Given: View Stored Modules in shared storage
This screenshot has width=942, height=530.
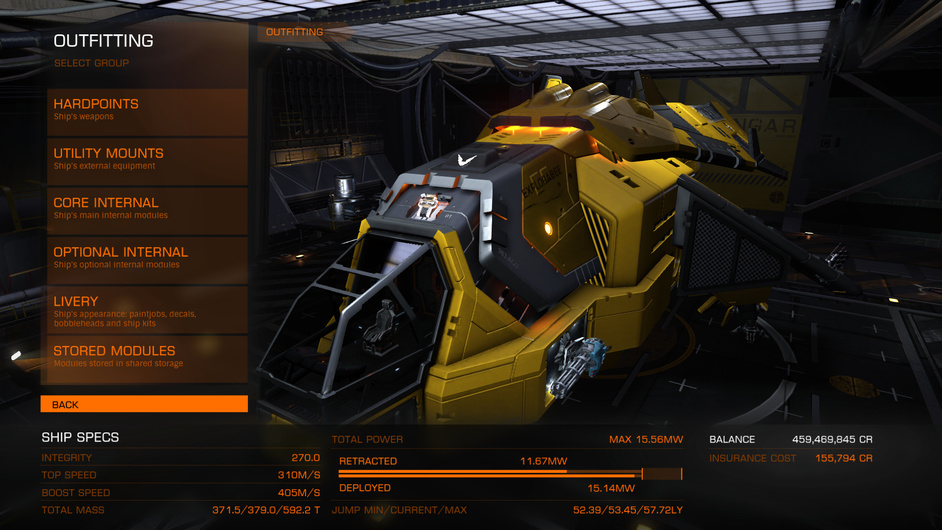Looking at the screenshot, I should [x=144, y=358].
